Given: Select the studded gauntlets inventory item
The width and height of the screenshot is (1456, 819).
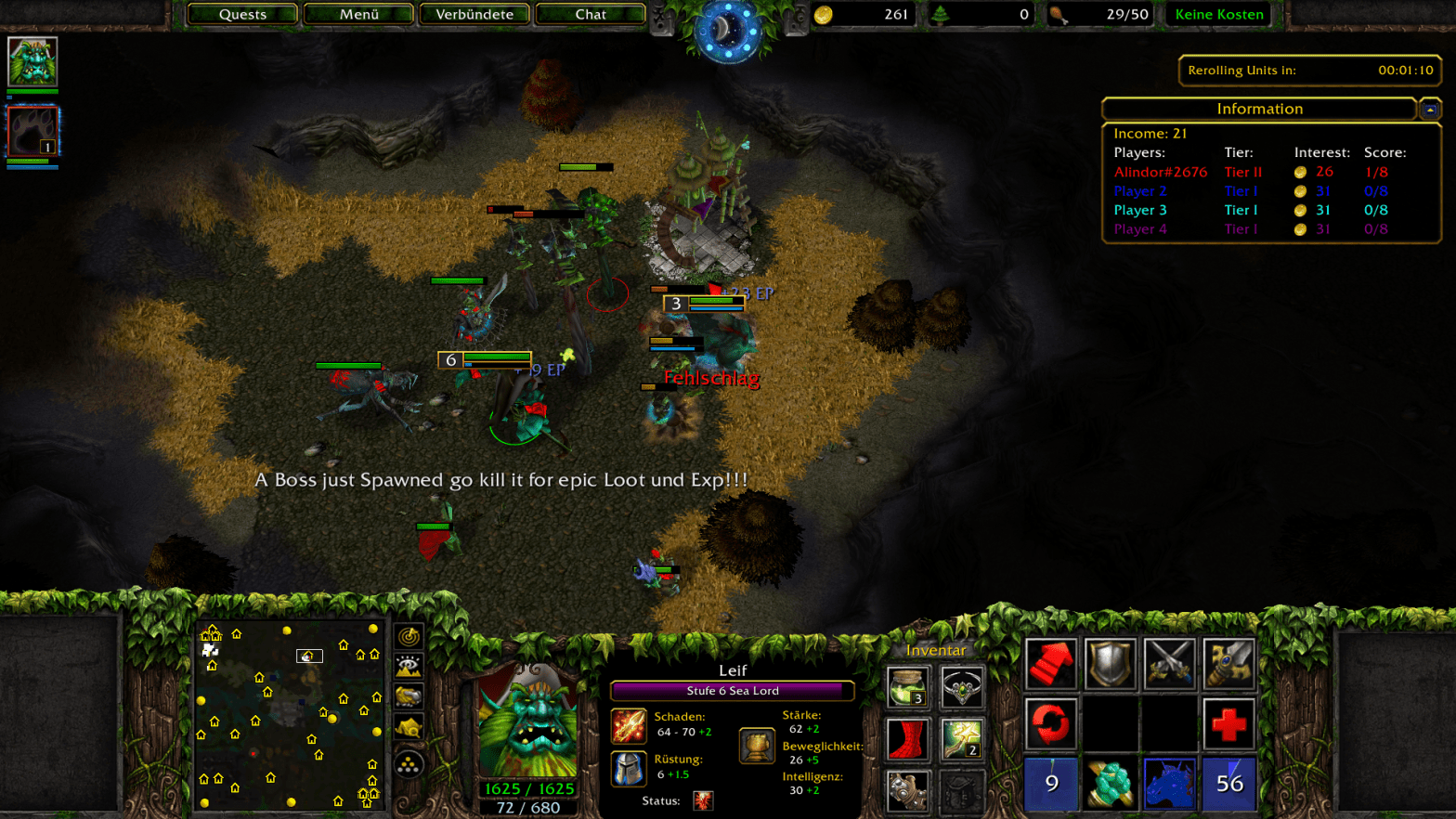Looking at the screenshot, I should click(x=907, y=792).
